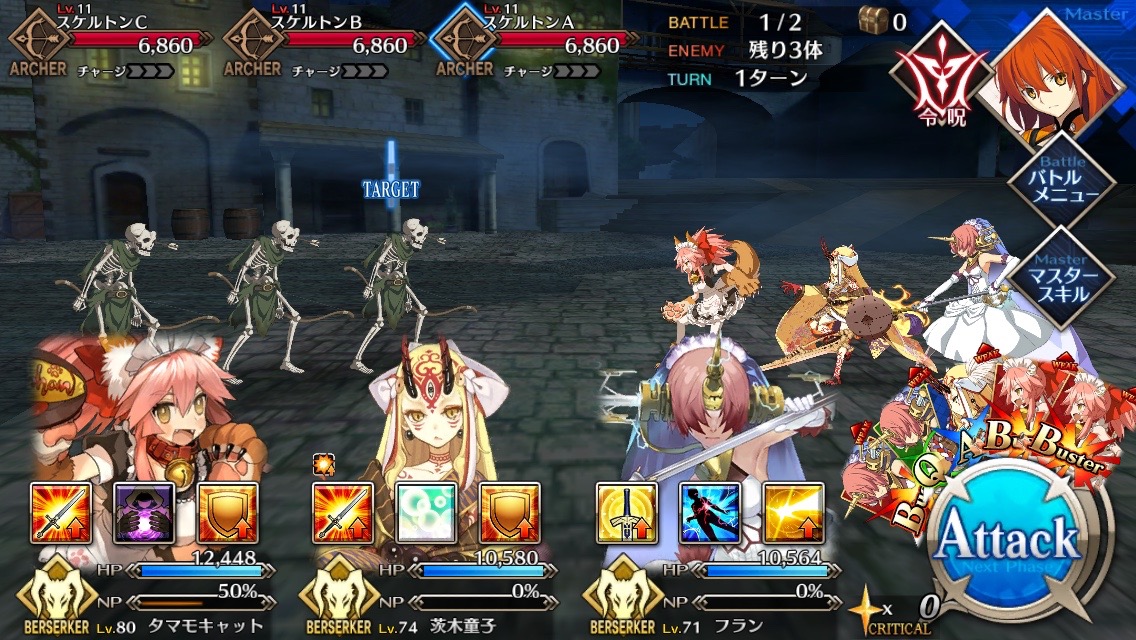The width and height of the screenshot is (1136, 640).
Task: Use 茨木童子's green bubbles skill
Action: (x=427, y=513)
